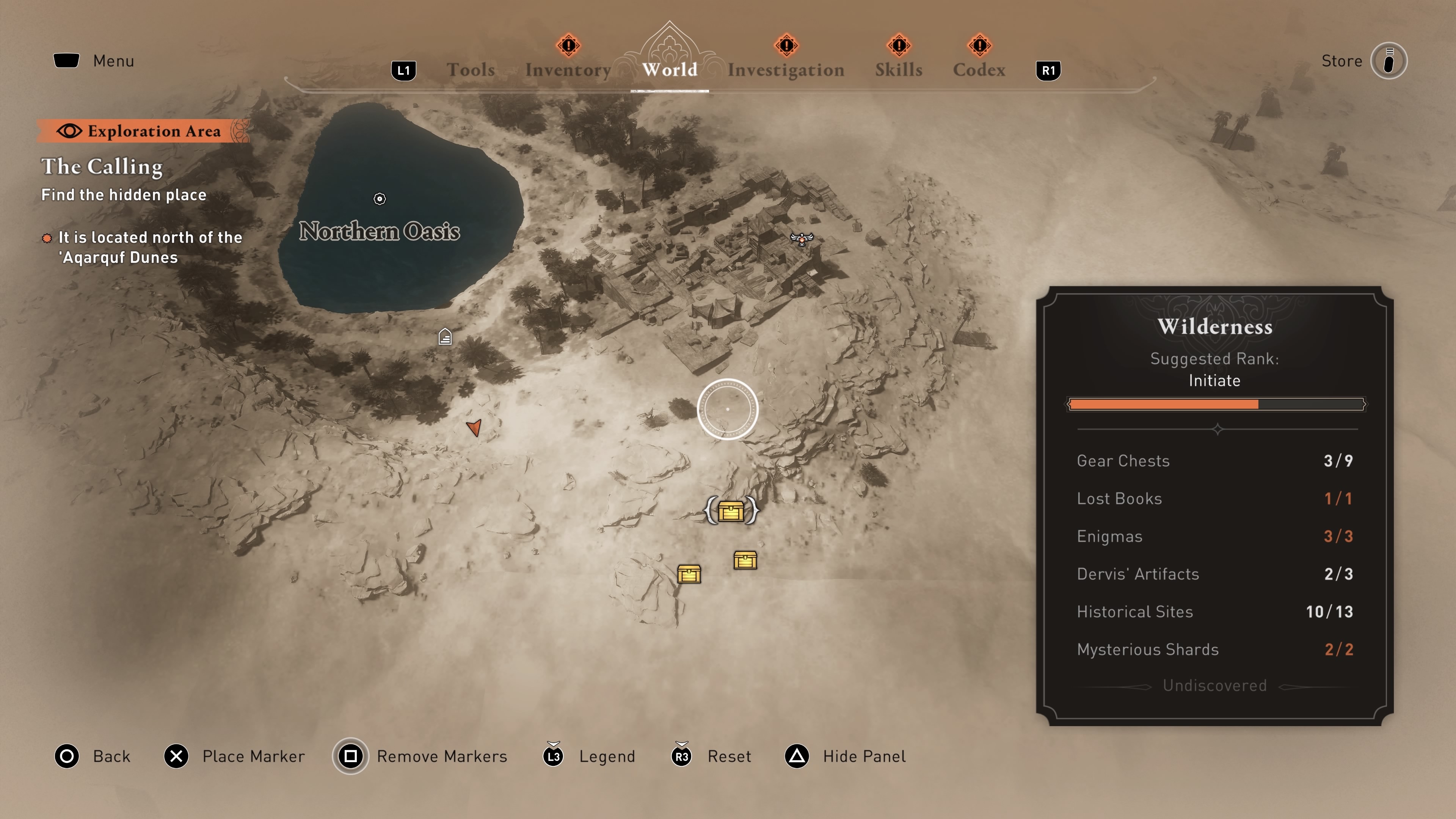Open the Inventory tab
Viewport: 1456px width, 819px height.
(x=568, y=69)
